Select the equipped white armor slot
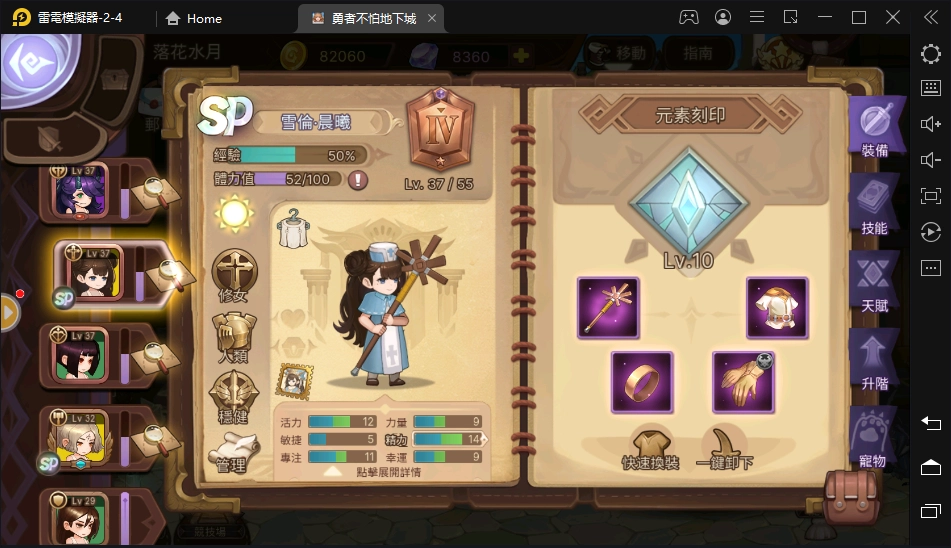The image size is (951, 548). [776, 307]
